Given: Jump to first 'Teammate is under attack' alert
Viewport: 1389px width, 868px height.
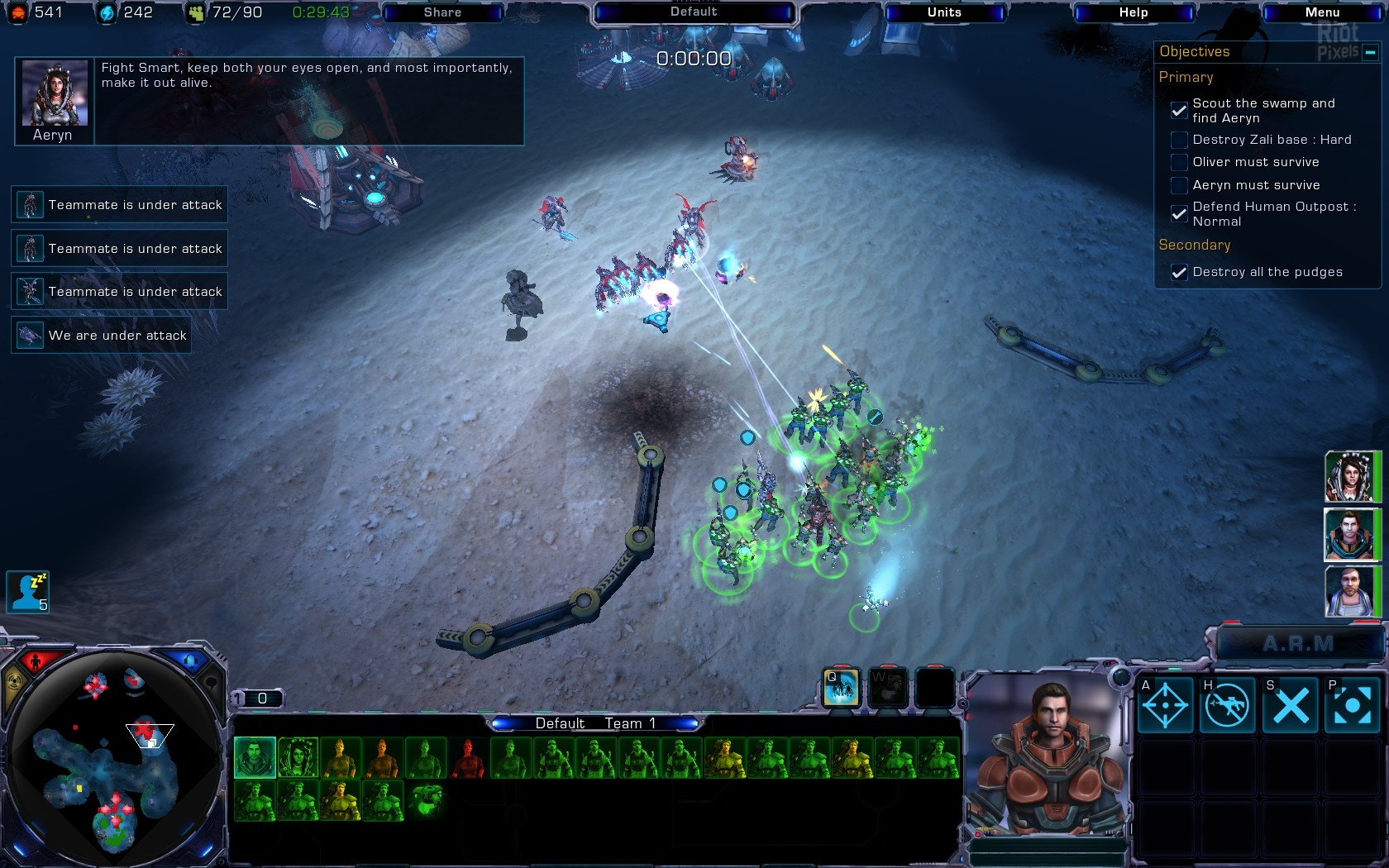Looking at the screenshot, I should (x=119, y=204).
